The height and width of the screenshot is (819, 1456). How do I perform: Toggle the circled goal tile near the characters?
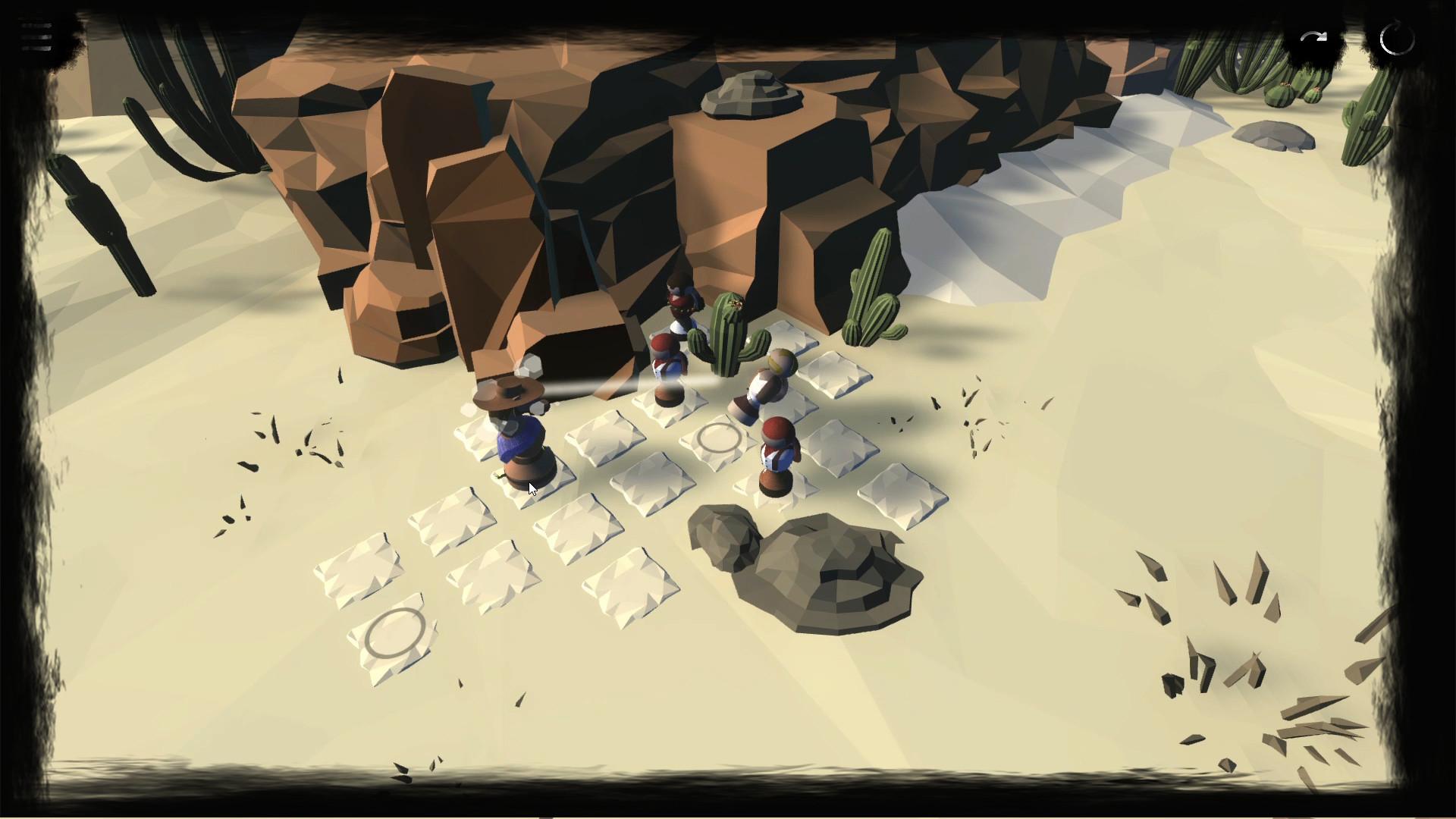click(x=717, y=438)
